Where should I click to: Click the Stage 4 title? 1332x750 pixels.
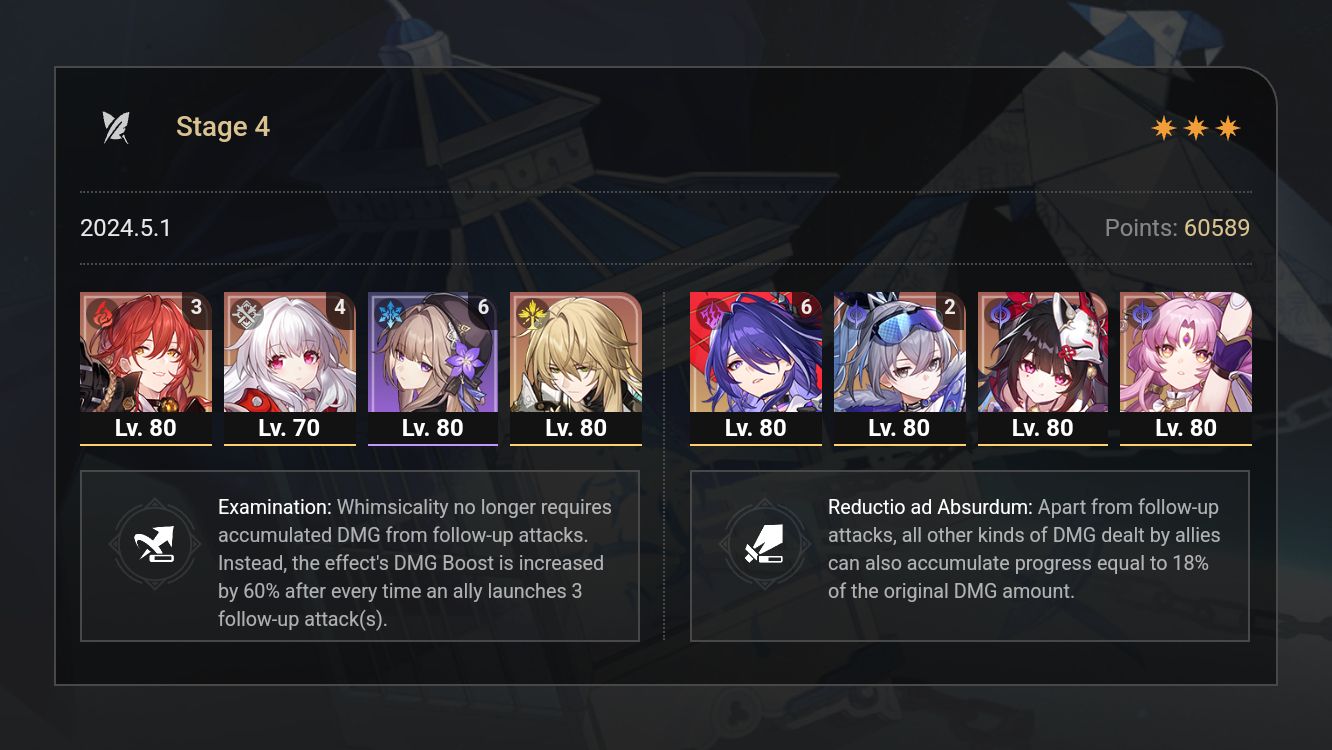click(x=222, y=126)
